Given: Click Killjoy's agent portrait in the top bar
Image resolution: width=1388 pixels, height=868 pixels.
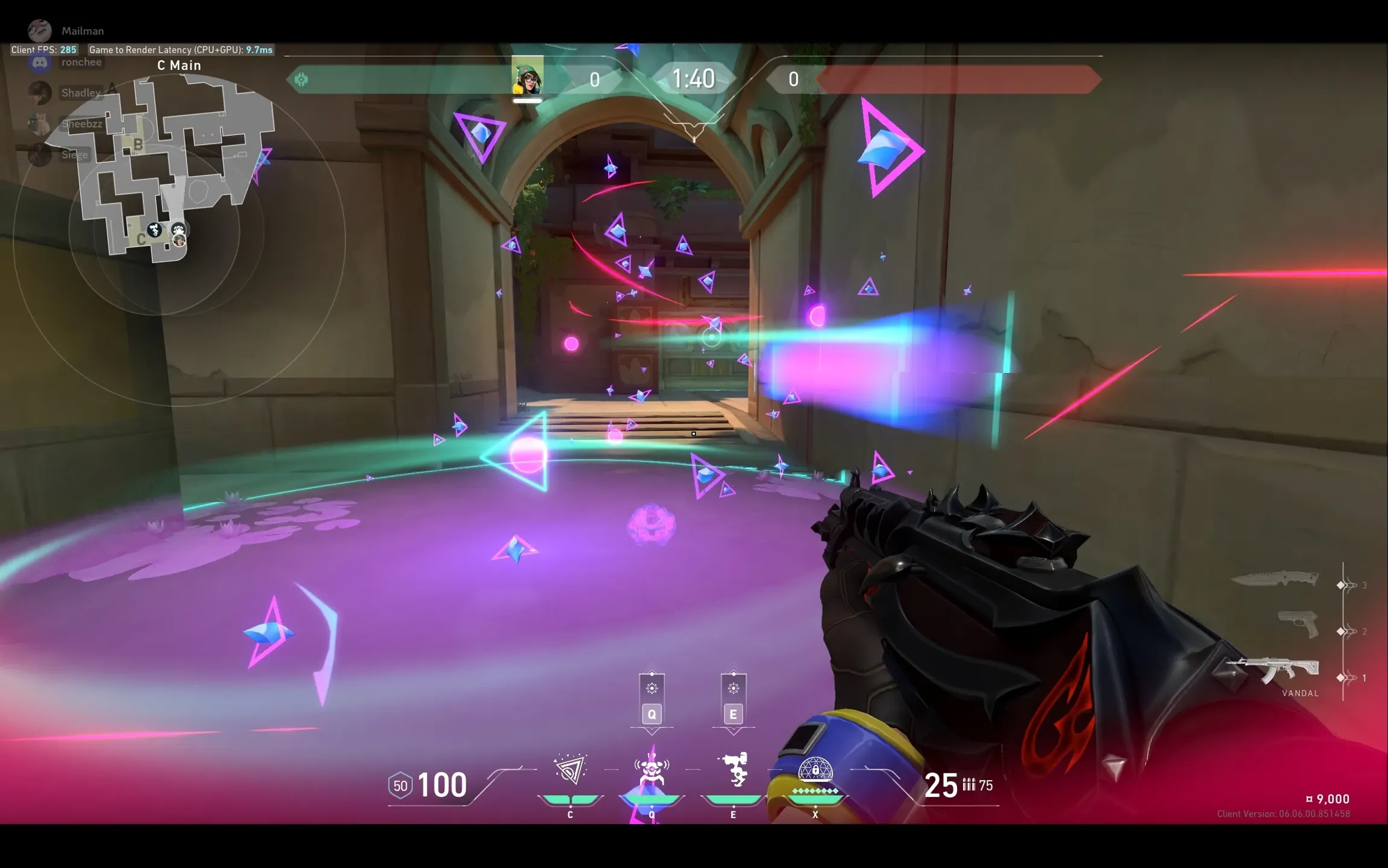Looking at the screenshot, I should point(527,77).
